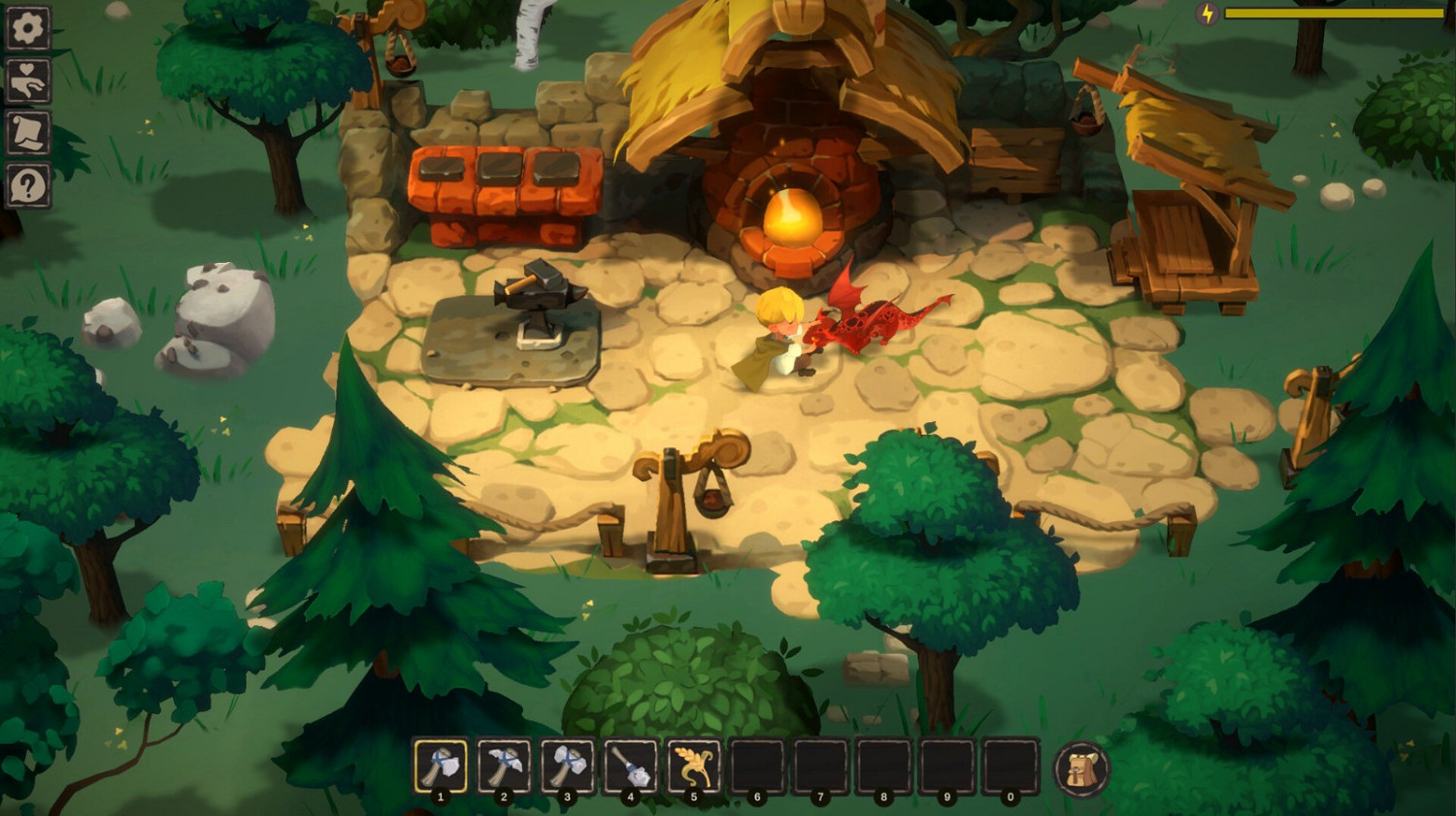Select the whetstone tool in hotbar slot 4

[x=629, y=767]
